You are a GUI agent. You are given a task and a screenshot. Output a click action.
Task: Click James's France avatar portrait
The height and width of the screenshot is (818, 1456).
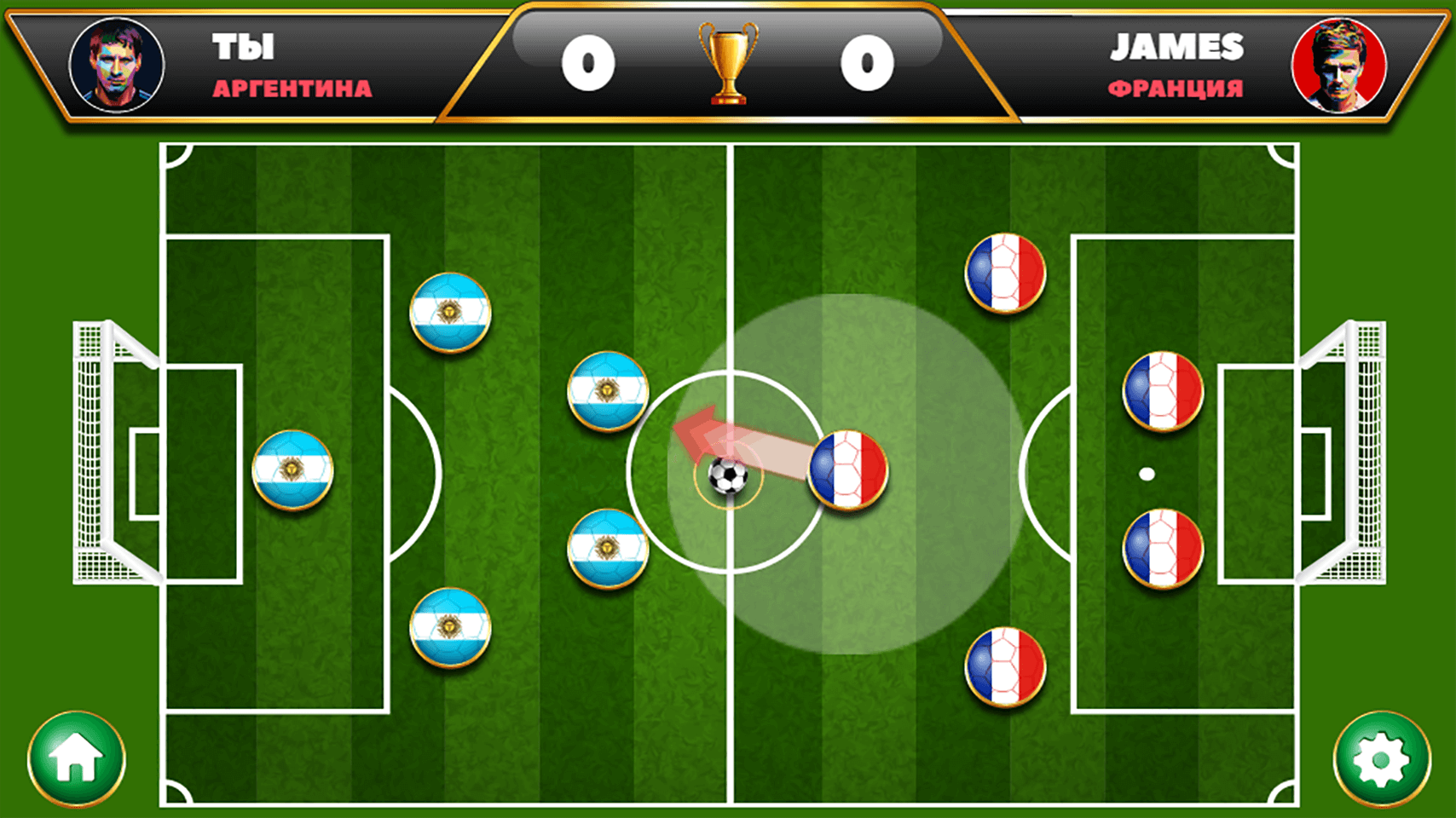coord(1337,66)
